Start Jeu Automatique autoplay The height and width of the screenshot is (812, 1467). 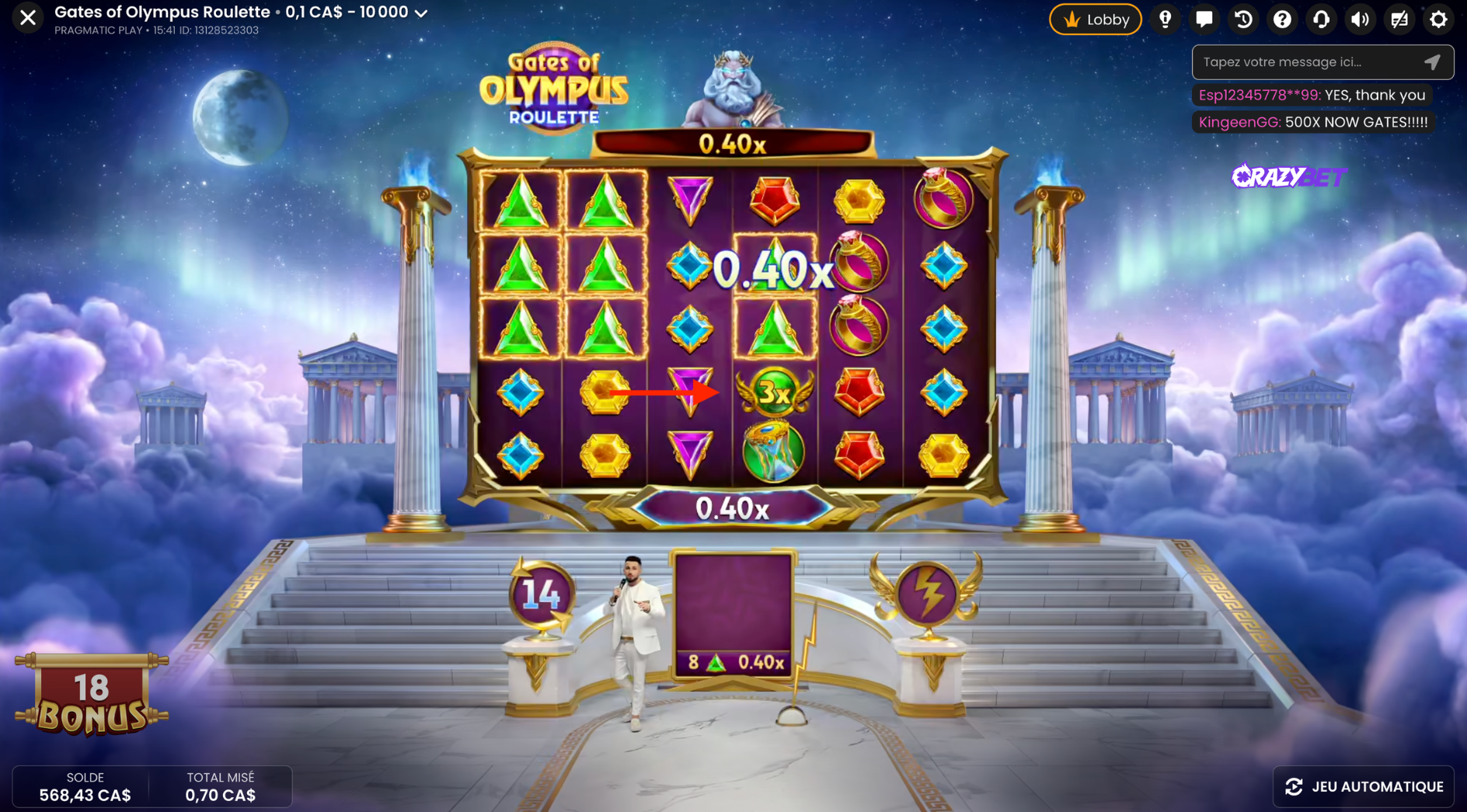1364,786
